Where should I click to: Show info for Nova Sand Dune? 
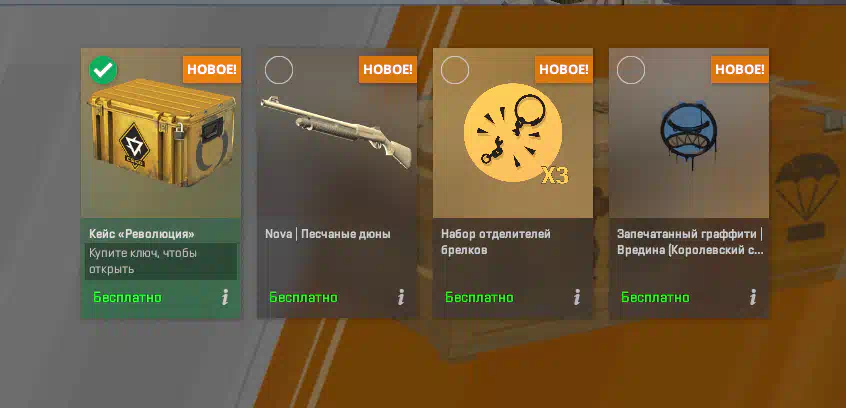(401, 297)
